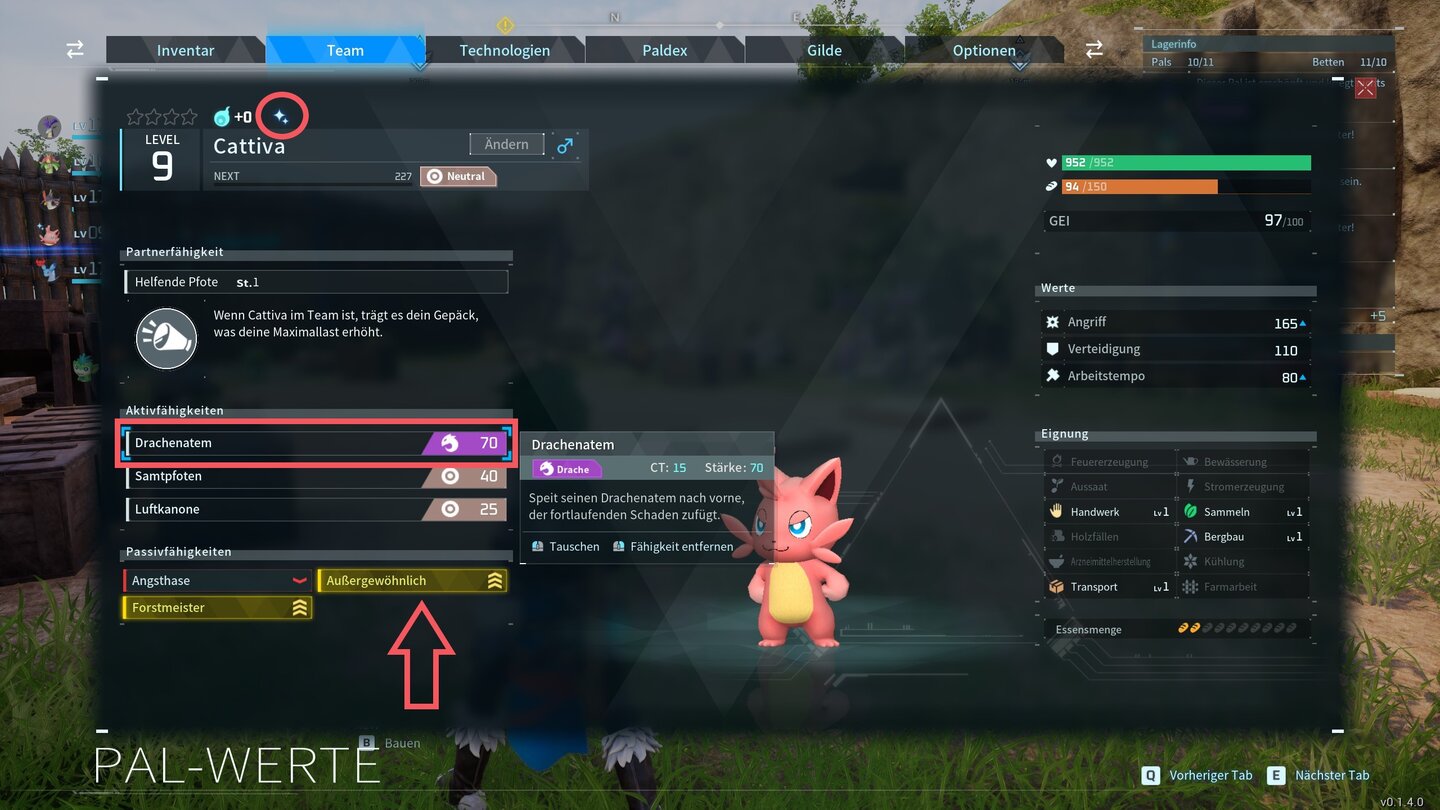
Task: Switch to the Paldex tab
Action: point(664,49)
